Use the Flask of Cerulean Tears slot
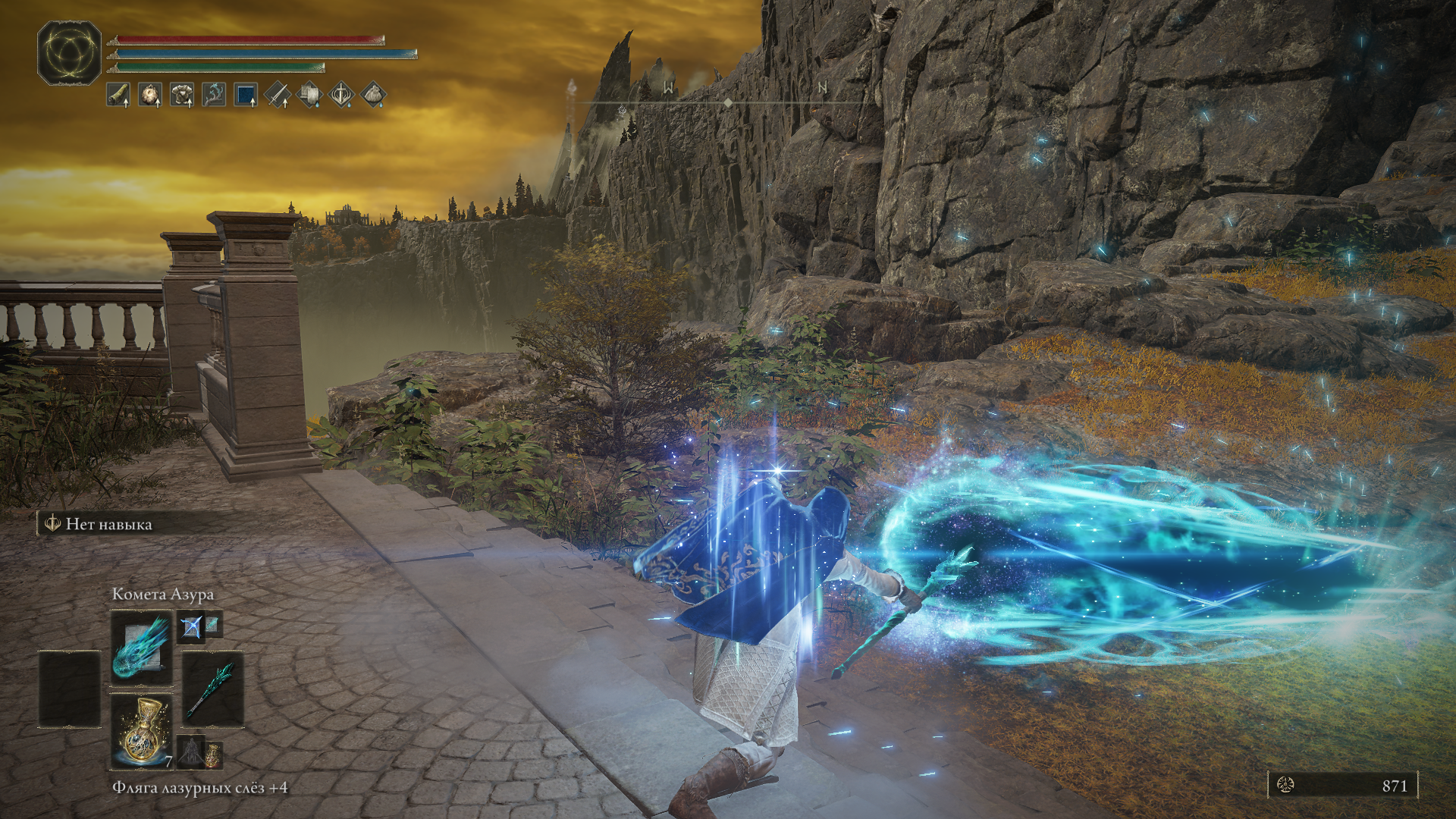1456x819 pixels. click(x=142, y=731)
